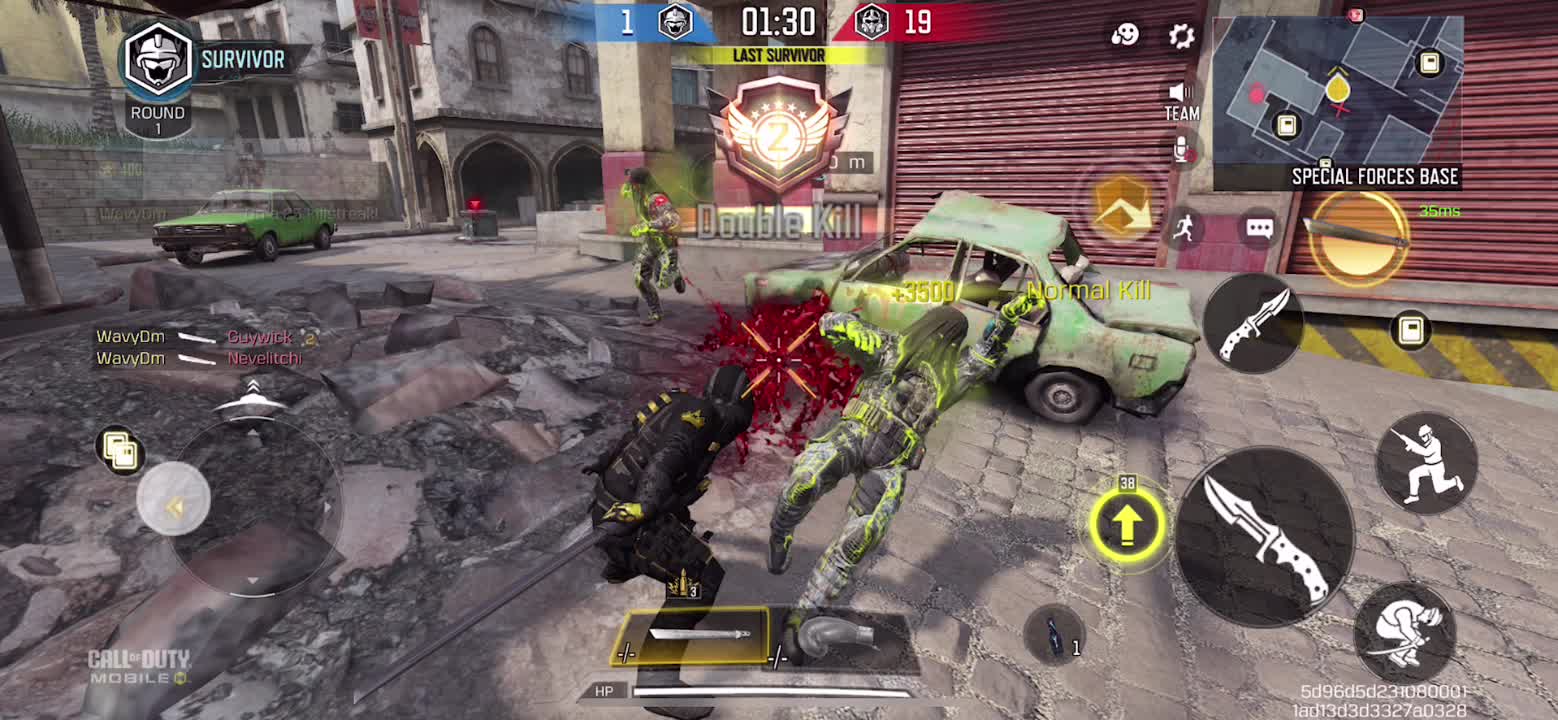Viewport: 1558px width, 720px height.
Task: Tap the orange hexagon scorestreak icon
Action: [1121, 206]
